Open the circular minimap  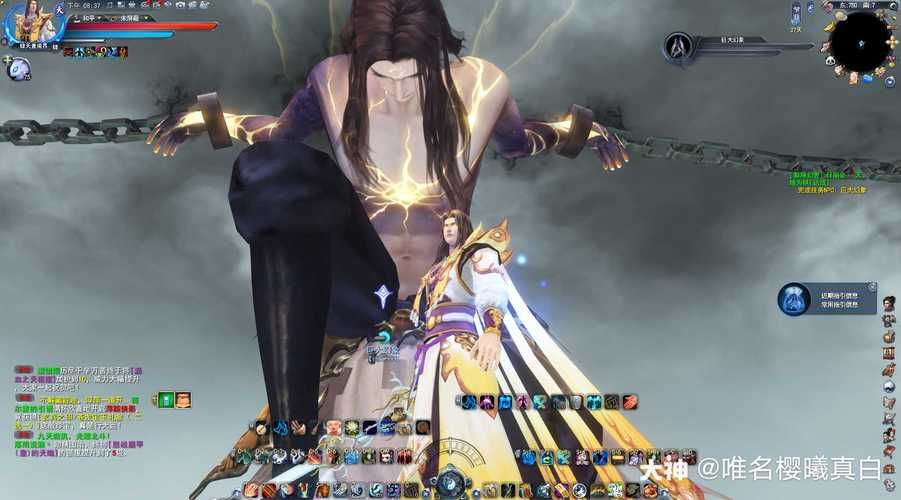[860, 41]
